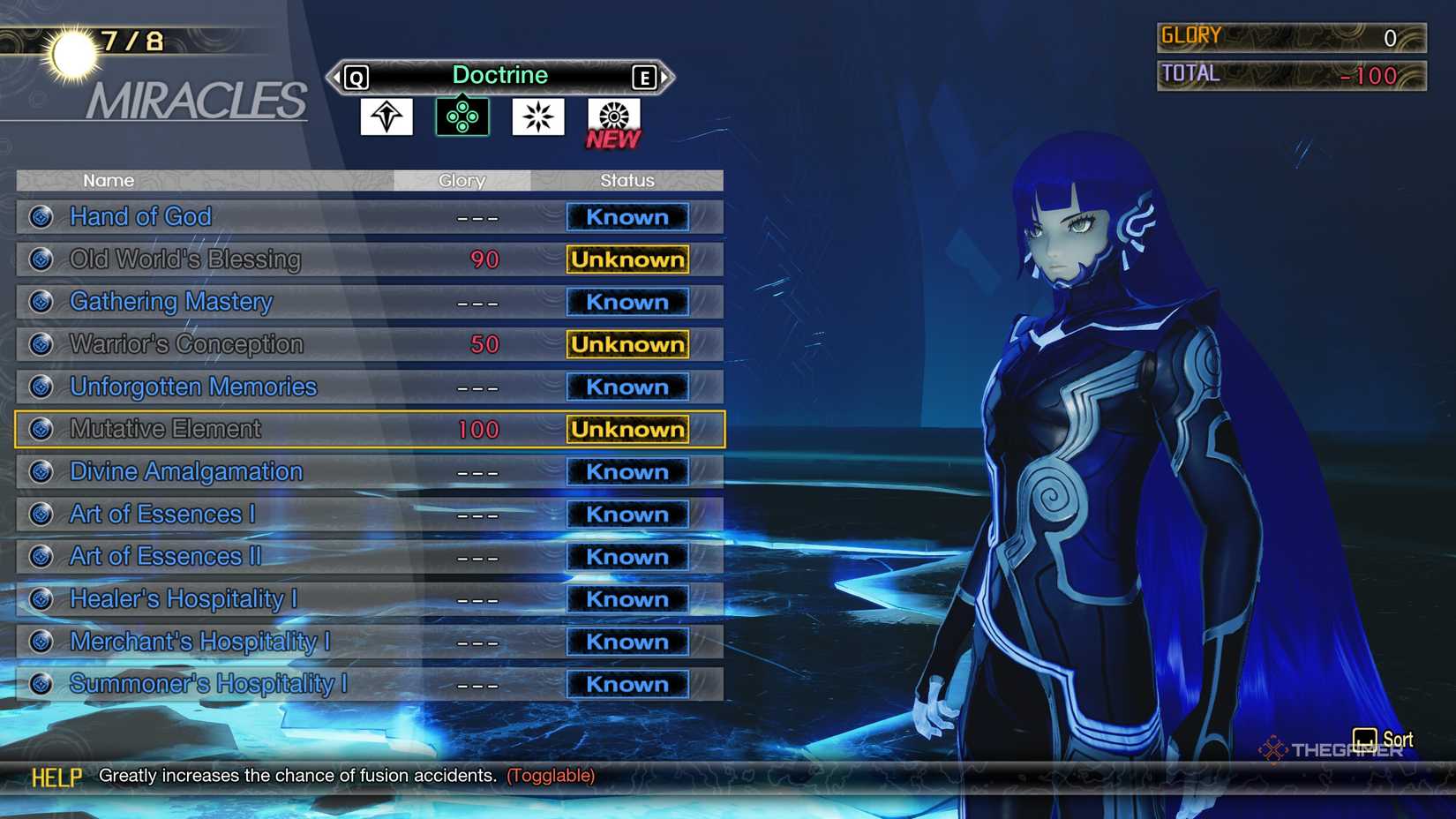The width and height of the screenshot is (1456, 819).
Task: Select the starburst category tab
Action: [537, 116]
